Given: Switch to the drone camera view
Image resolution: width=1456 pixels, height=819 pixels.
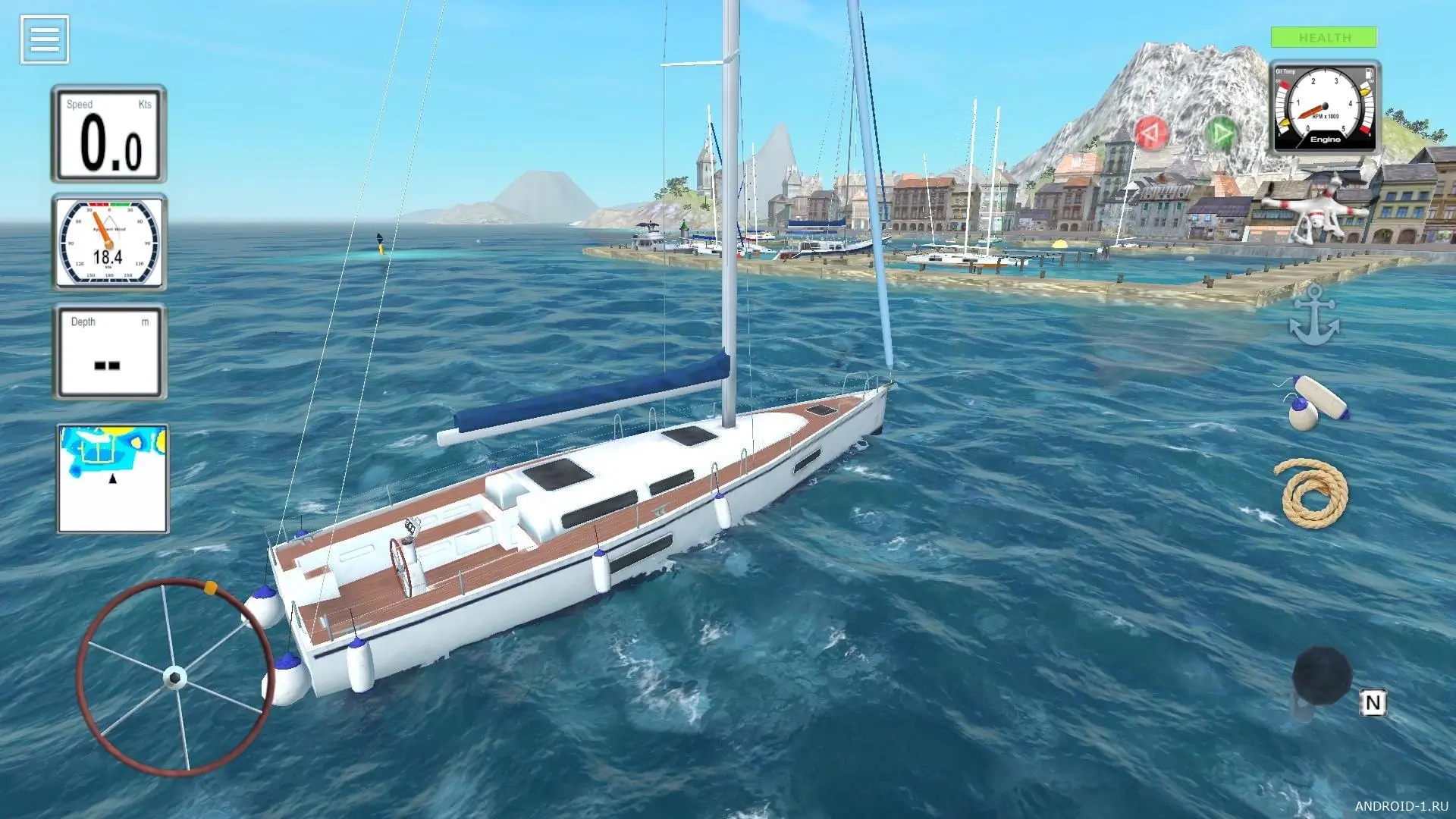Looking at the screenshot, I should click(x=1316, y=207).
